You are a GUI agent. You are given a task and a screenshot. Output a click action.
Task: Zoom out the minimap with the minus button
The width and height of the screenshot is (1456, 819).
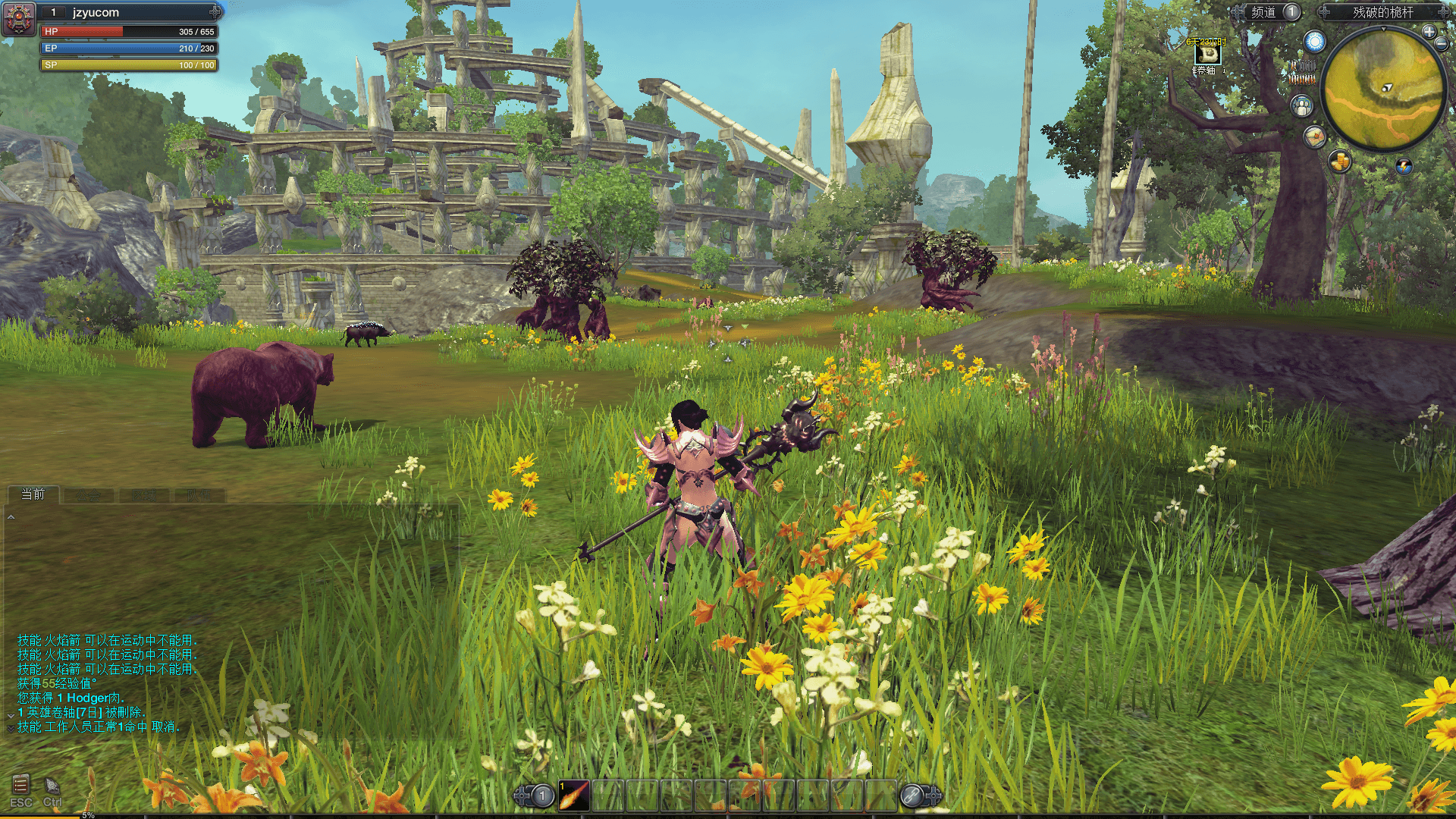[1442, 43]
